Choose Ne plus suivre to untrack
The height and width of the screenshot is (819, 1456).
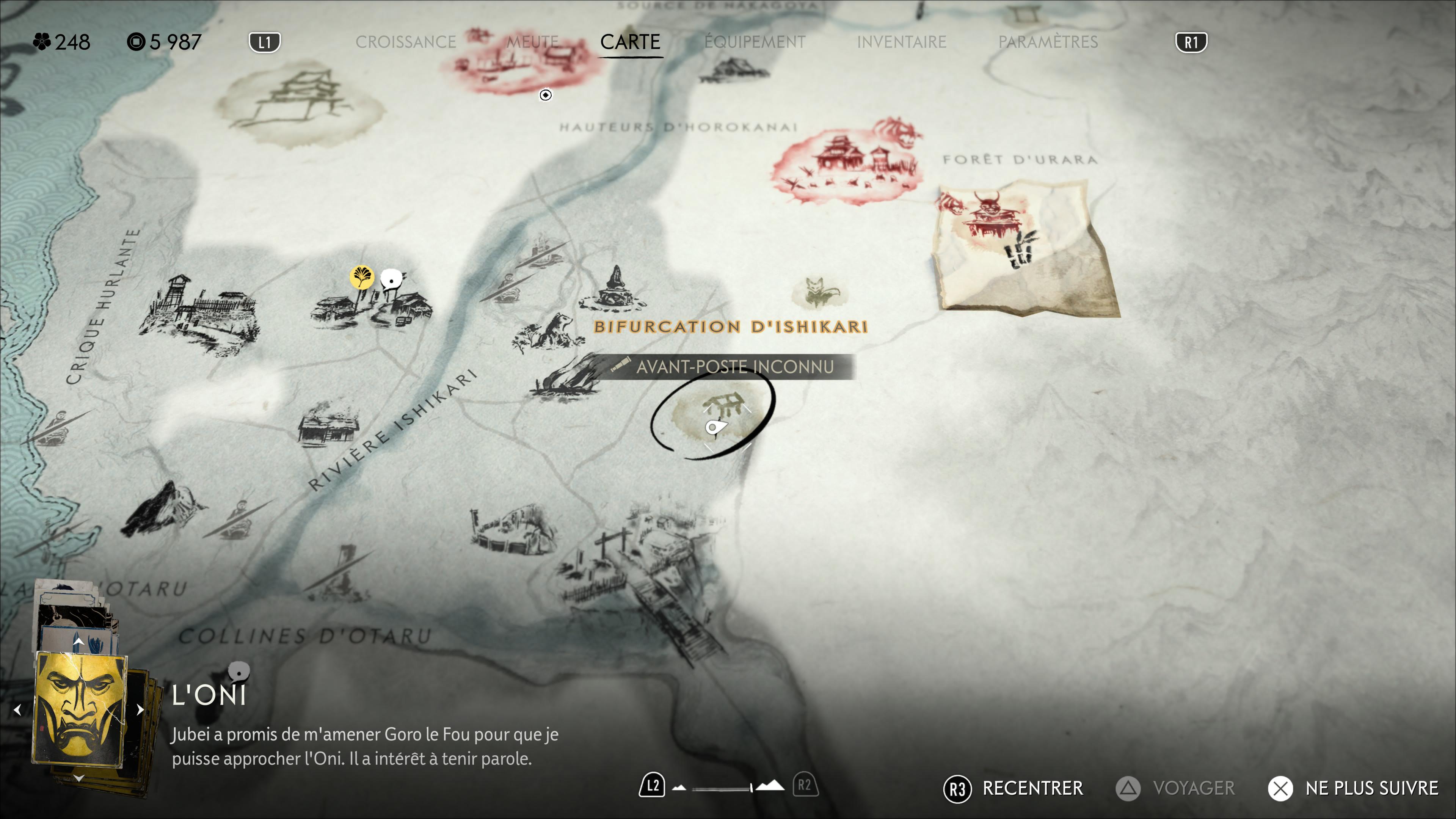point(1353,788)
